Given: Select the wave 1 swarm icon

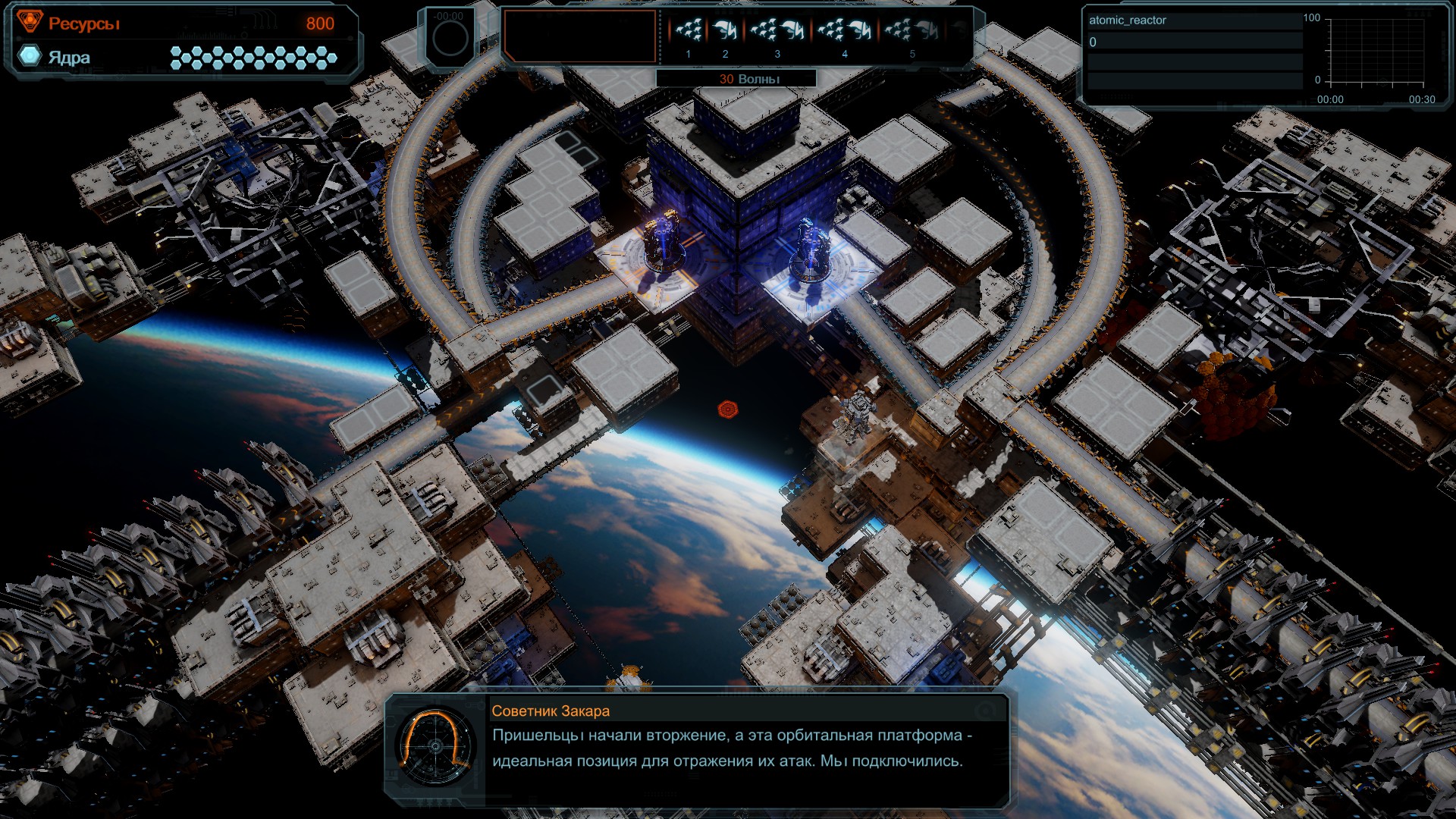Looking at the screenshot, I should point(689,31).
